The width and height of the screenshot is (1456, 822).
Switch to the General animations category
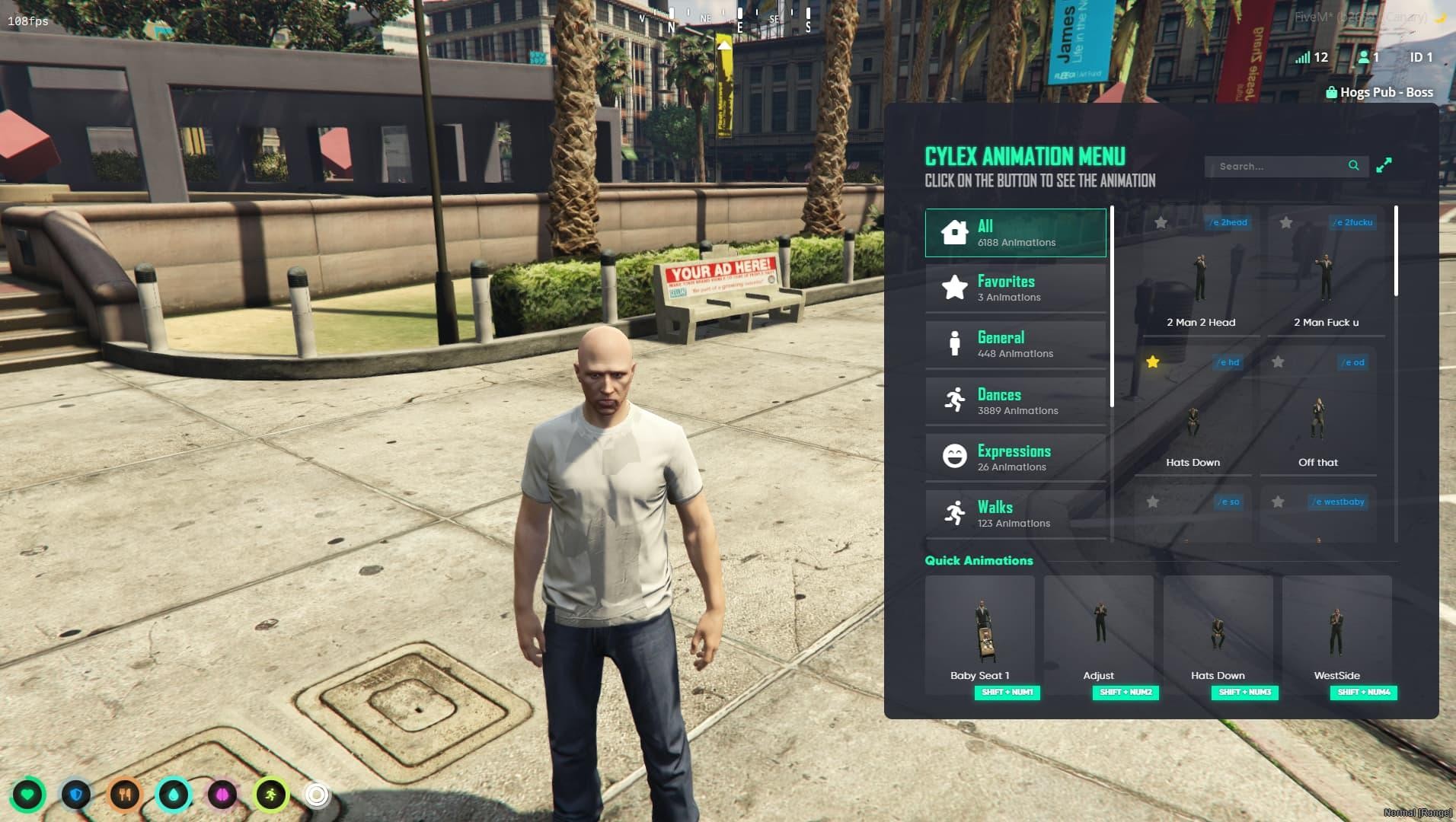tap(1015, 345)
